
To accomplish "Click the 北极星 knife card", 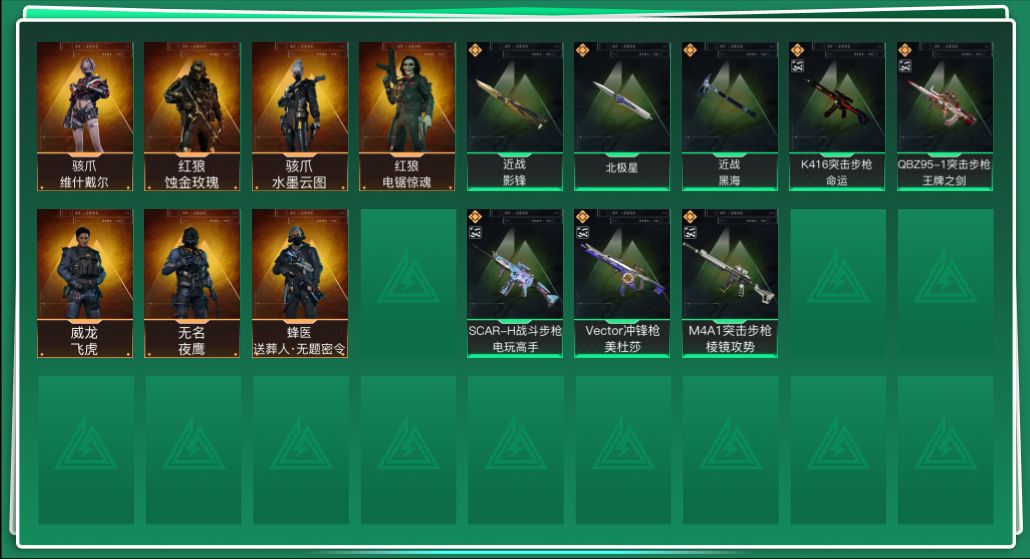I will coord(622,116).
